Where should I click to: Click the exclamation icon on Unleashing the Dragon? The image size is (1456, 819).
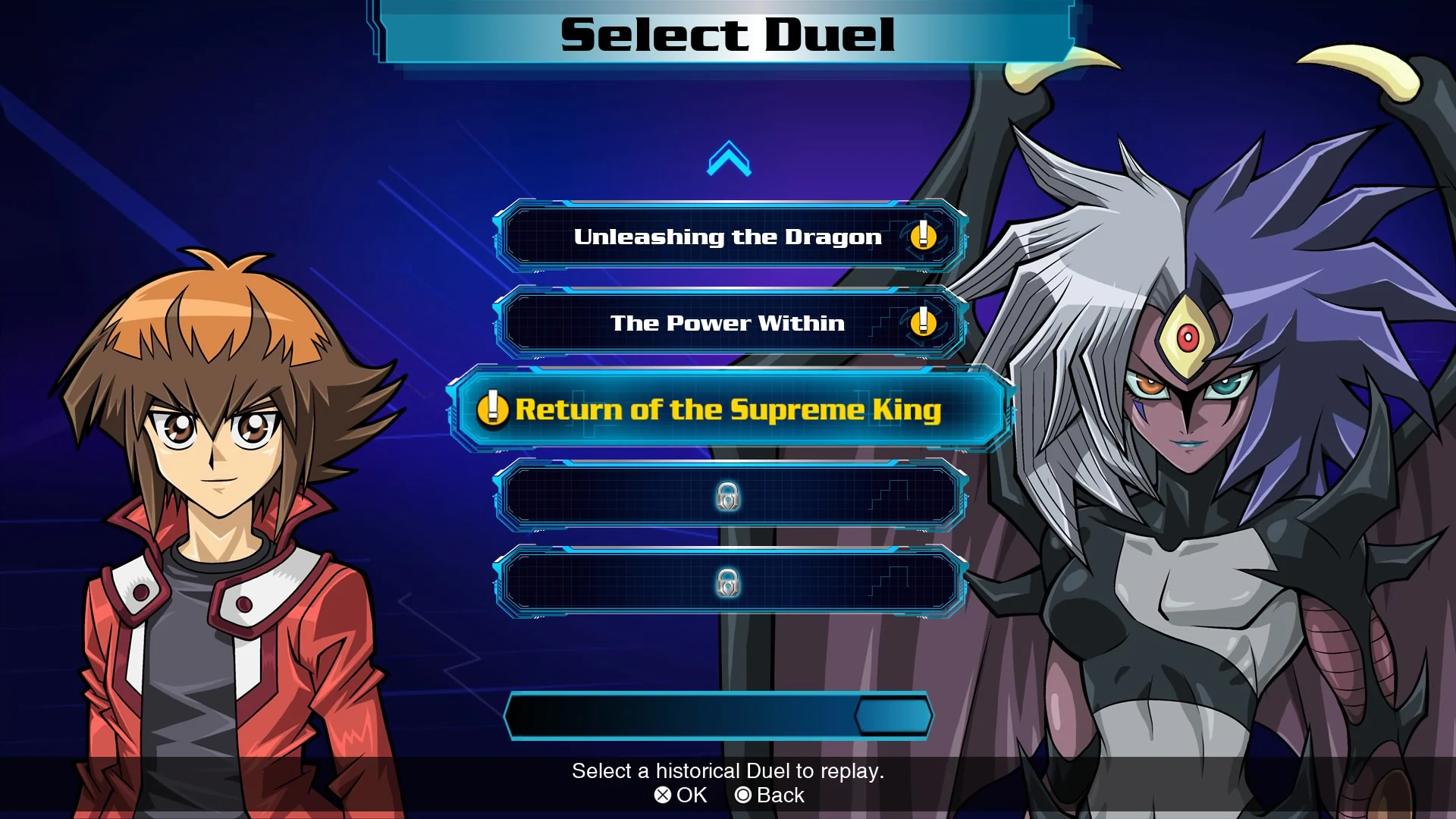point(922,238)
